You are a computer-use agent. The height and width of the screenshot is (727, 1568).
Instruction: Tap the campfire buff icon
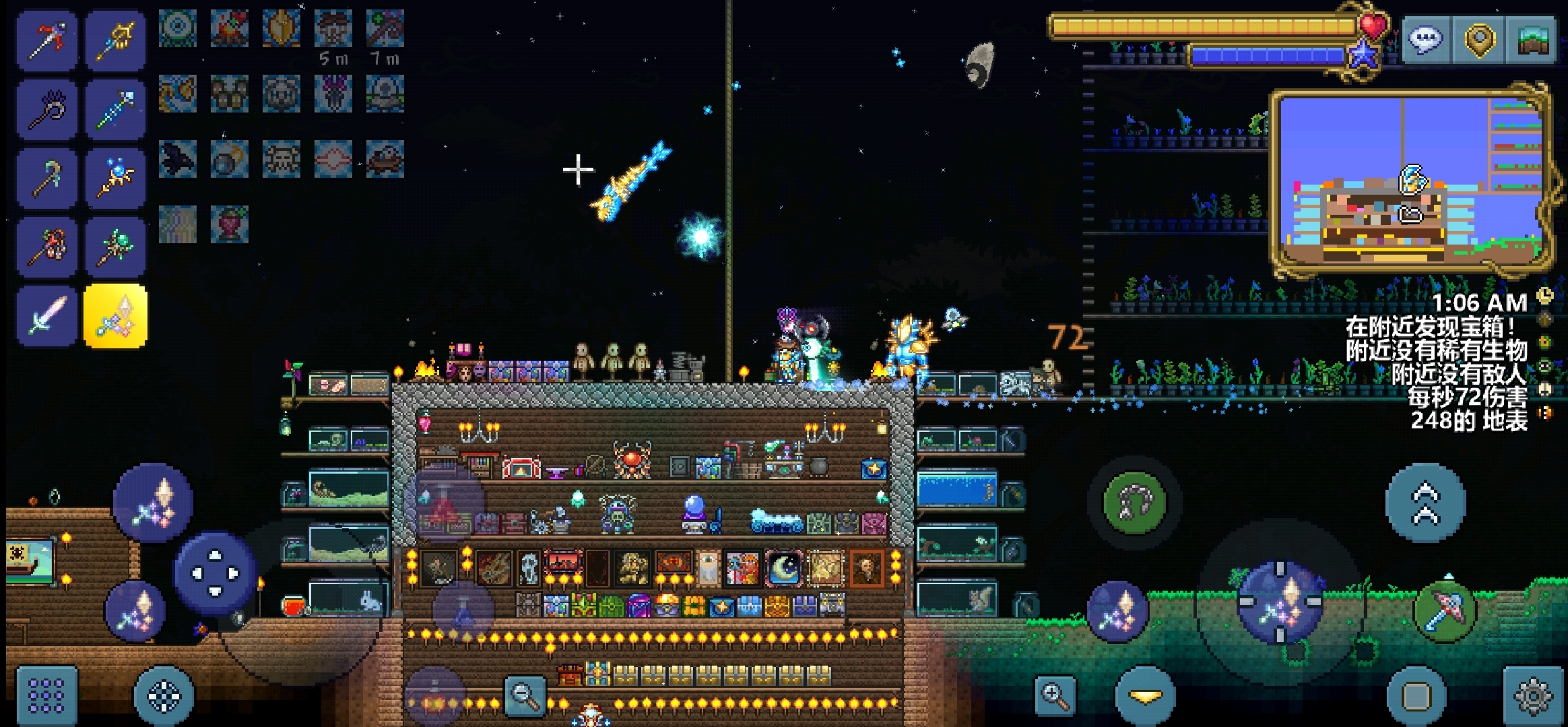coord(230,28)
